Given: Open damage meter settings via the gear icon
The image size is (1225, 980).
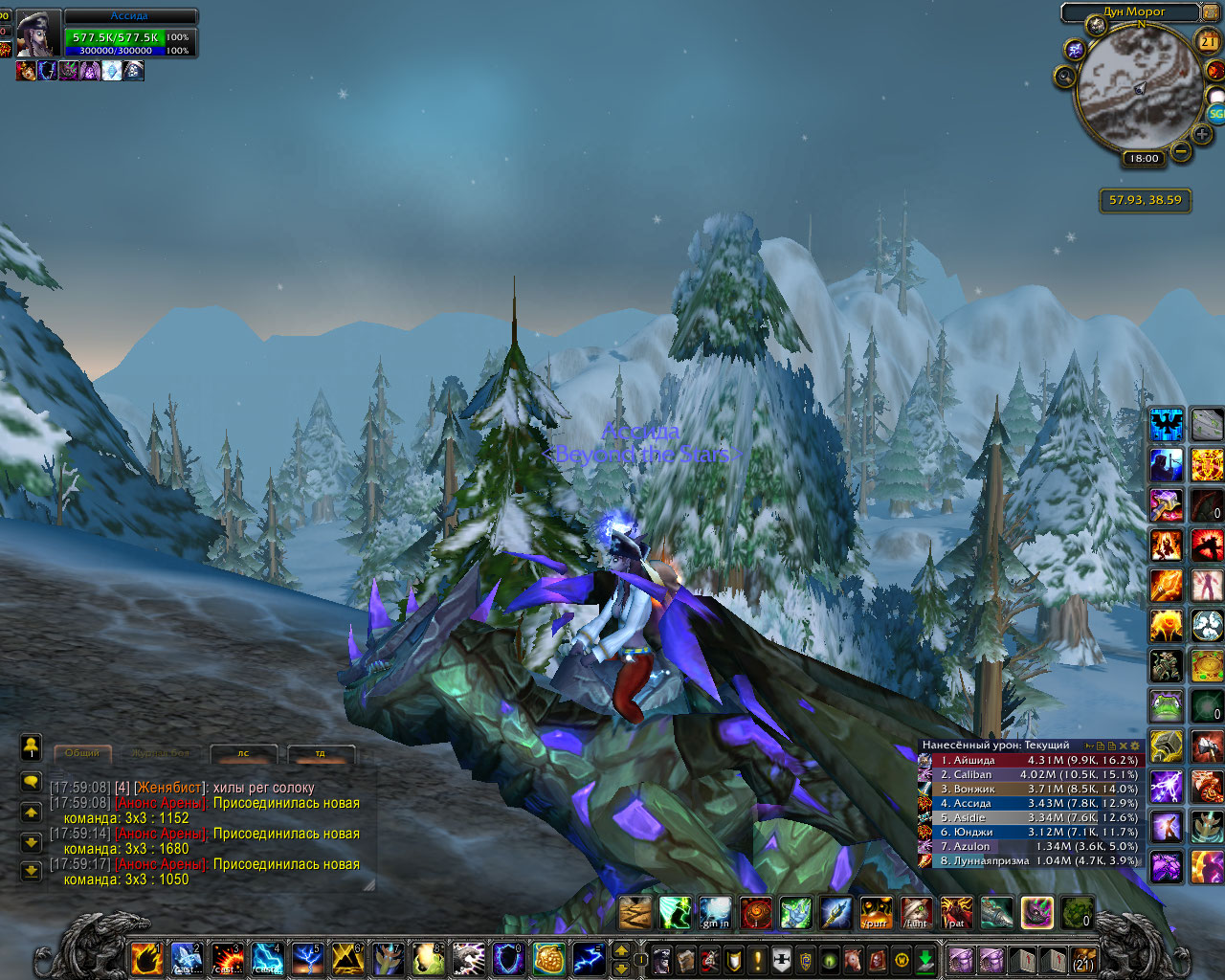Looking at the screenshot, I should coord(1136,746).
